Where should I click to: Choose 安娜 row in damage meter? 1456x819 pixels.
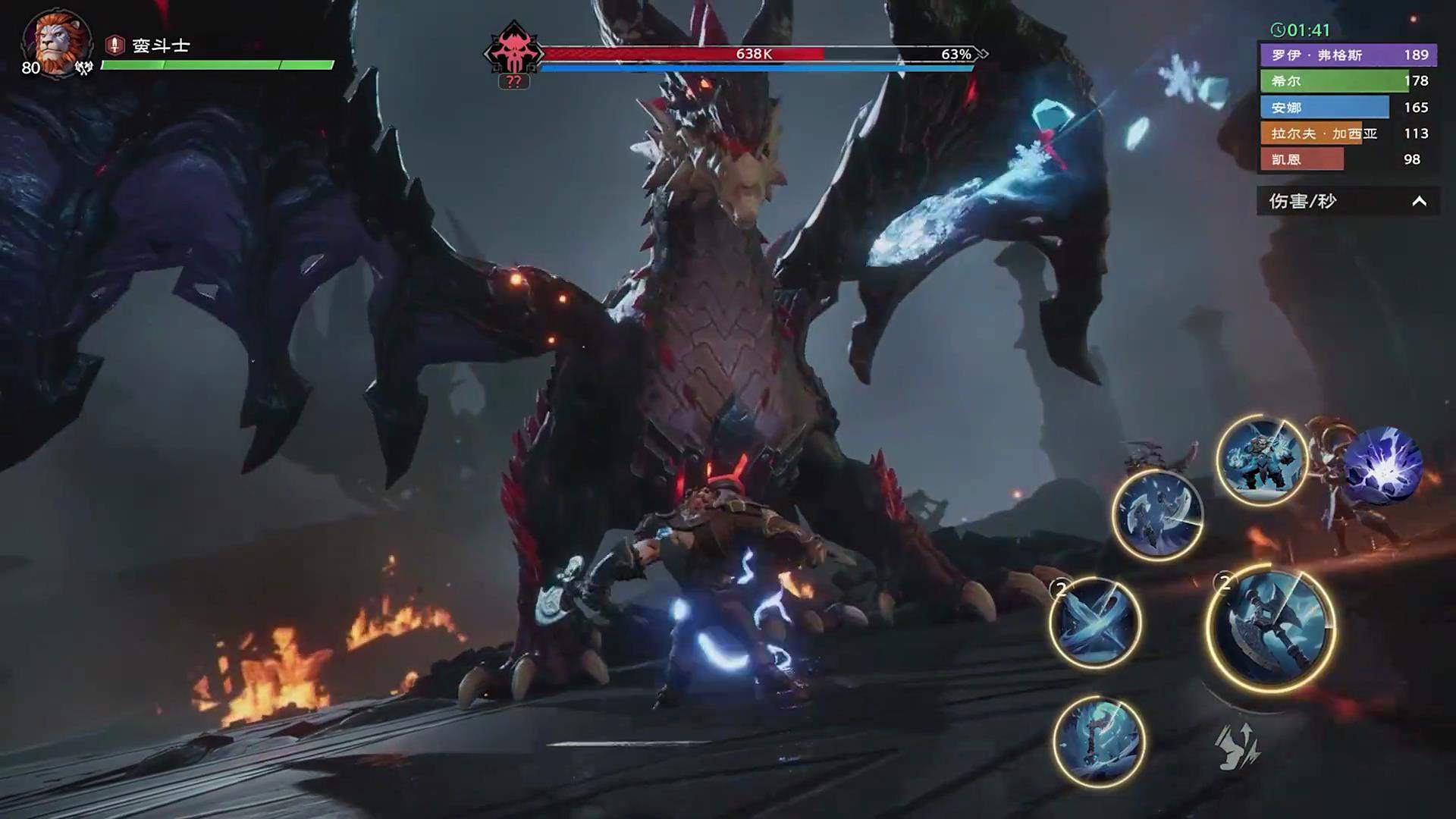tap(1348, 108)
